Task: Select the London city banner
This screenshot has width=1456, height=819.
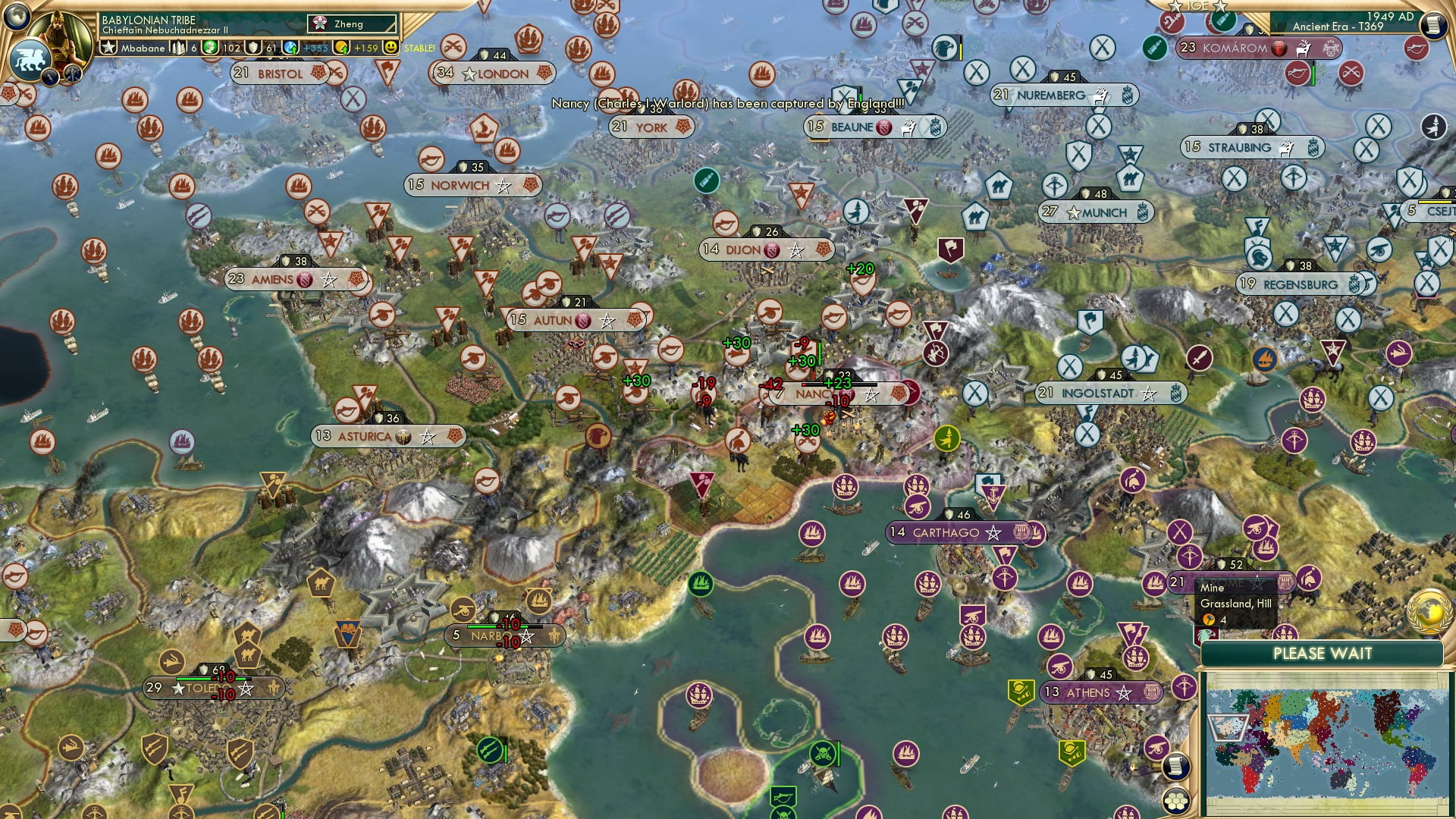Action: click(494, 74)
